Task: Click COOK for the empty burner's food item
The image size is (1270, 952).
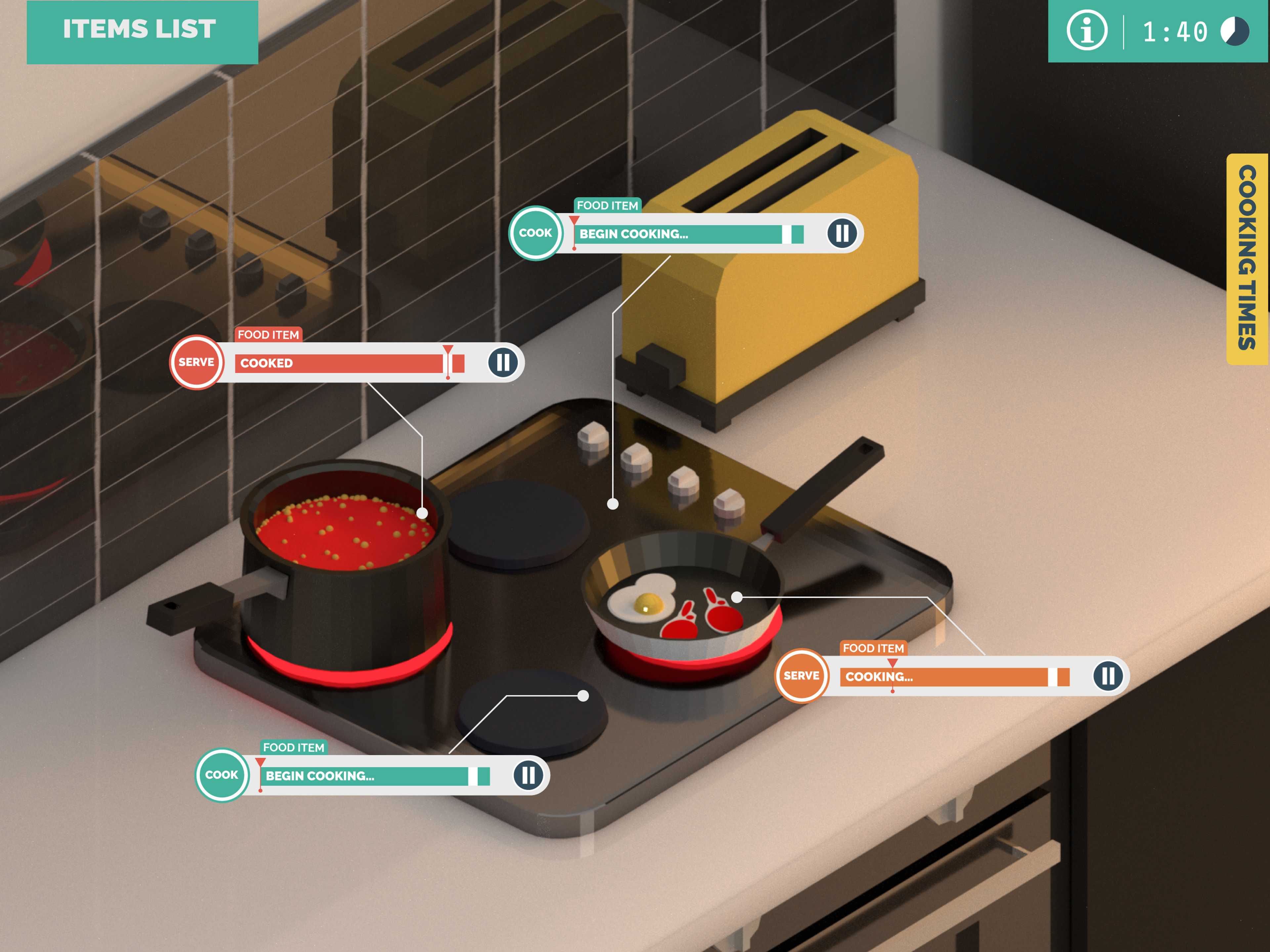Action: (222, 775)
